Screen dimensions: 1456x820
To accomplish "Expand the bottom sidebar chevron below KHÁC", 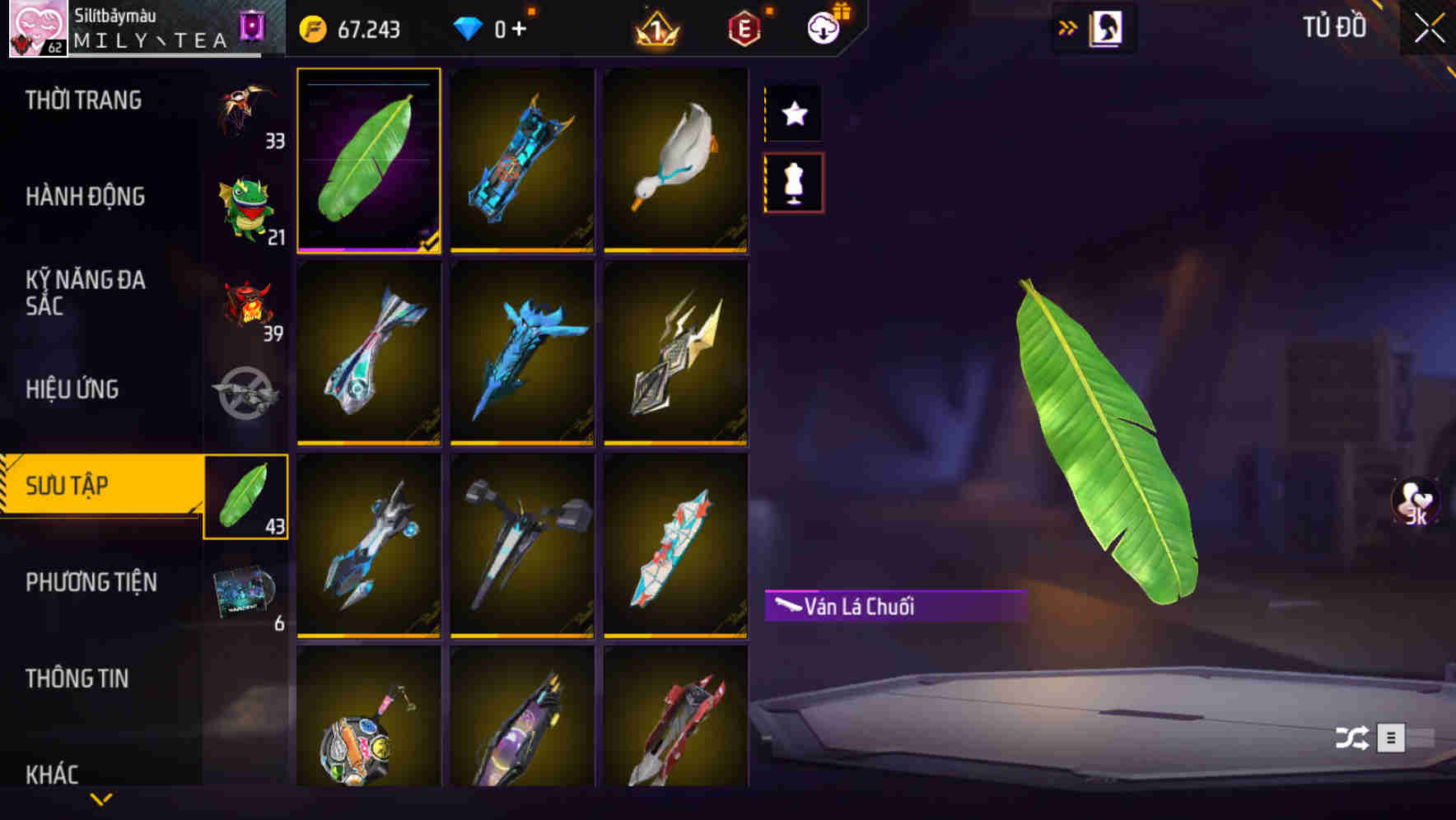I will (101, 798).
